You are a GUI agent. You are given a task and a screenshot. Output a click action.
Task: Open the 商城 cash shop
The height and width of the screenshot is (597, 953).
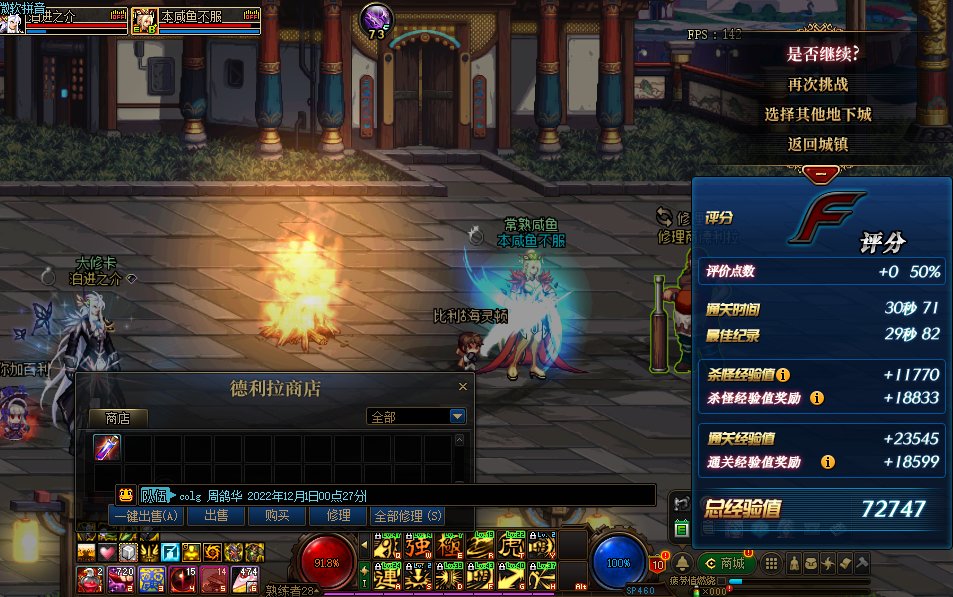[724, 564]
